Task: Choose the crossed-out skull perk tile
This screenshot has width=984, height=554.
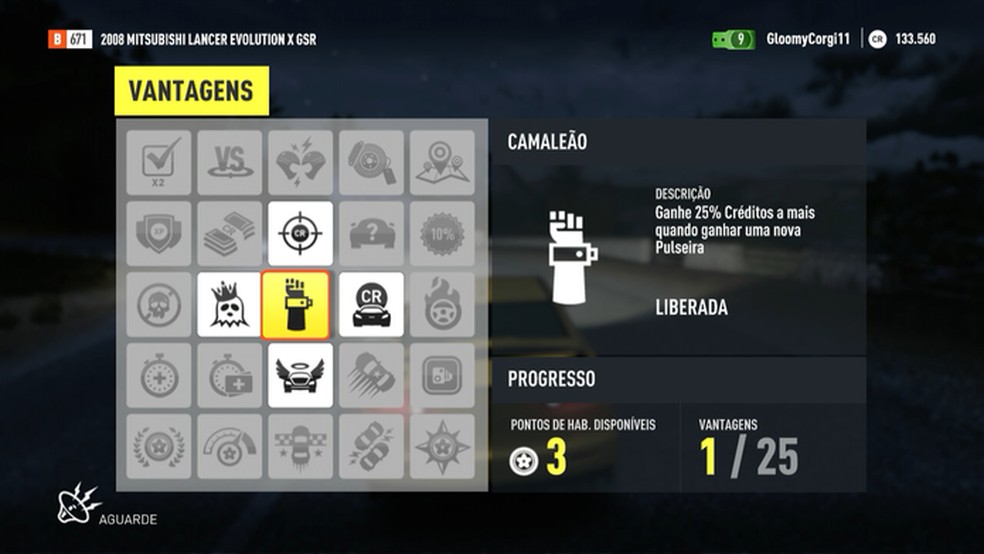Action: tap(159, 304)
